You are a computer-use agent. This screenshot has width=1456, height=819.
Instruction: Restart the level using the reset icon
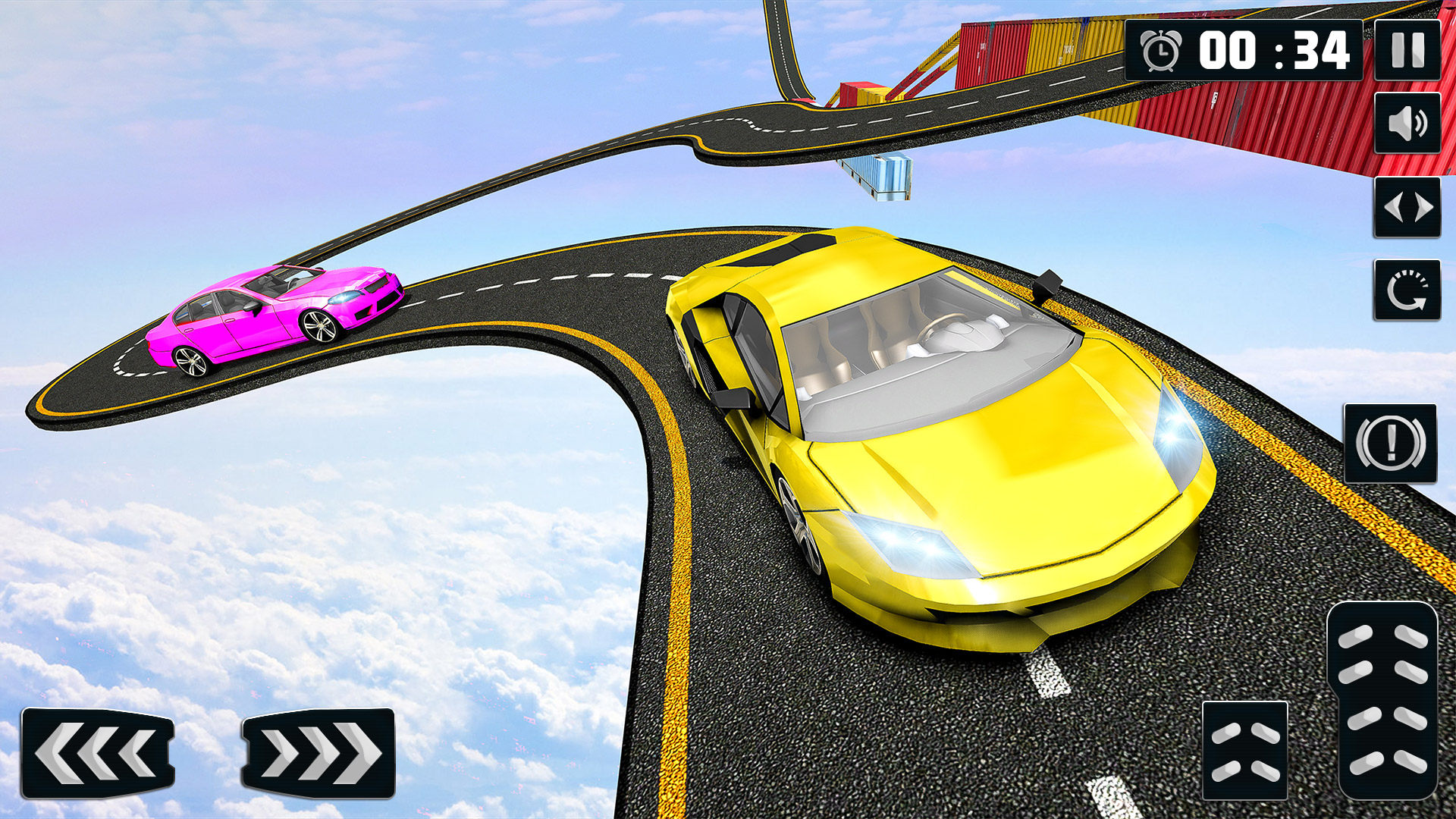pyautogui.click(x=1407, y=290)
